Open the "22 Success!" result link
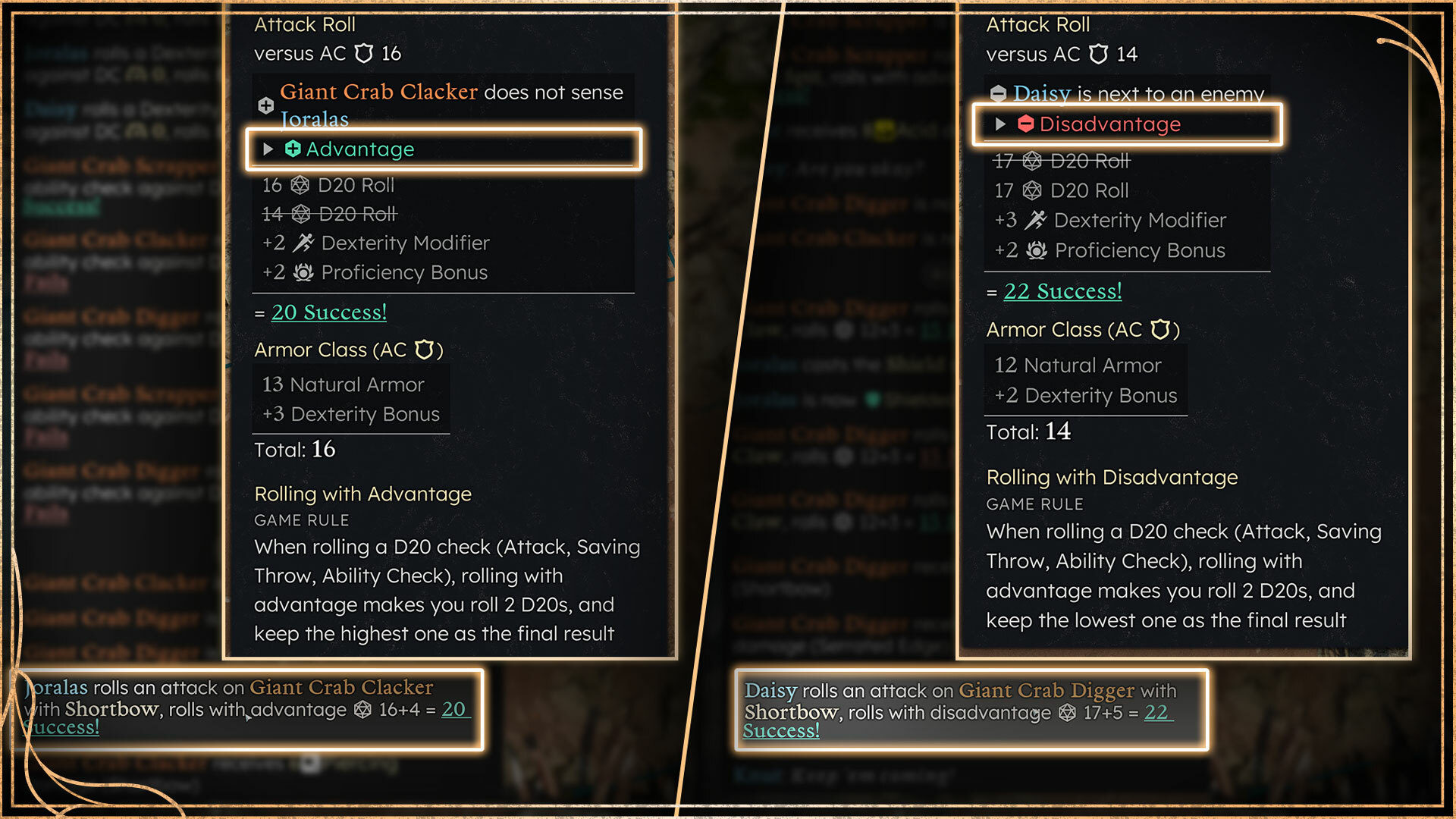This screenshot has height=819, width=1456. point(1062,290)
